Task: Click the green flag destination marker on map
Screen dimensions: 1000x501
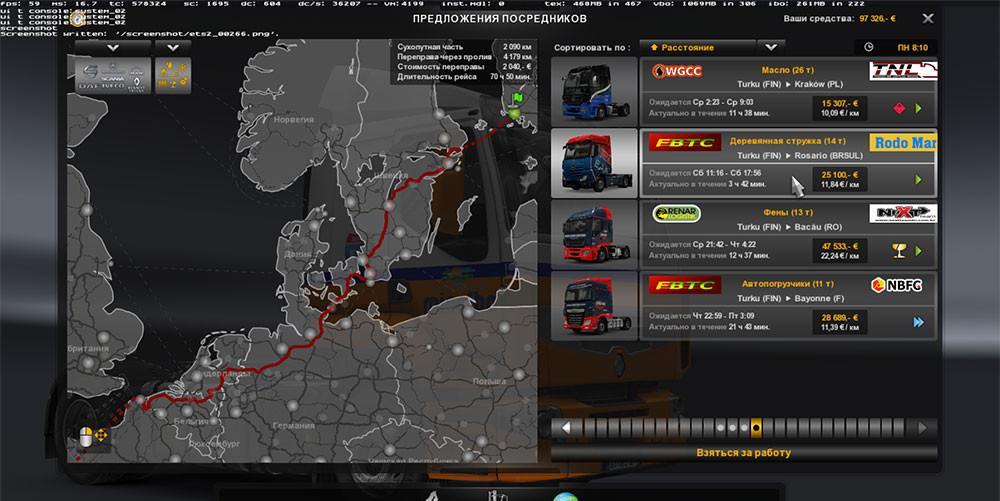Action: 517,101
